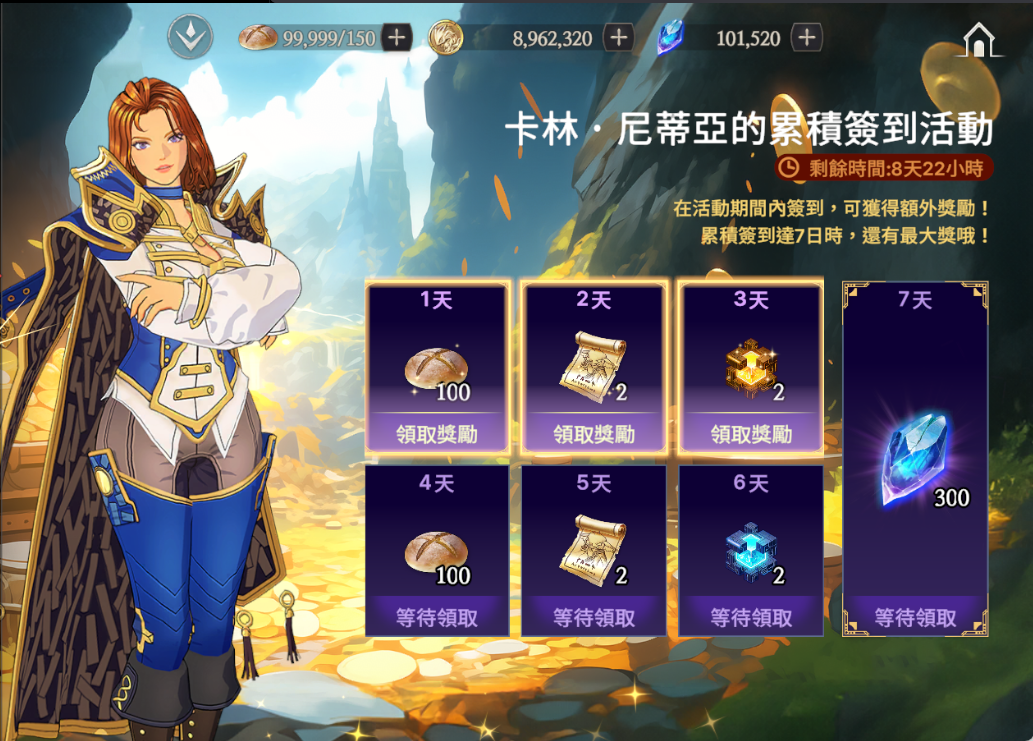Viewport: 1033px width, 741px height.
Task: Claim the Day 2 scroll reward
Action: [x=594, y=434]
